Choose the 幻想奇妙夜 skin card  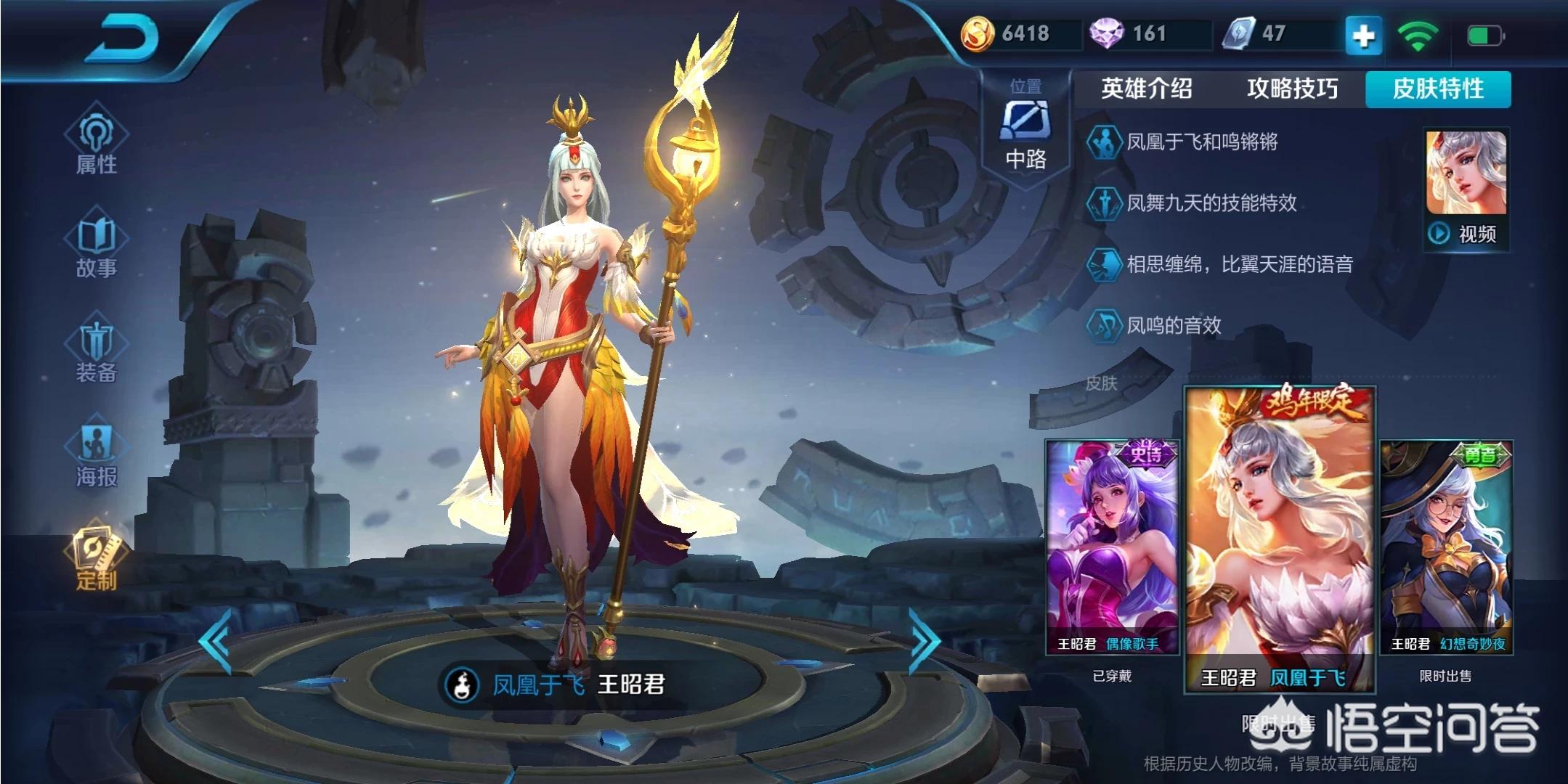click(1446, 548)
